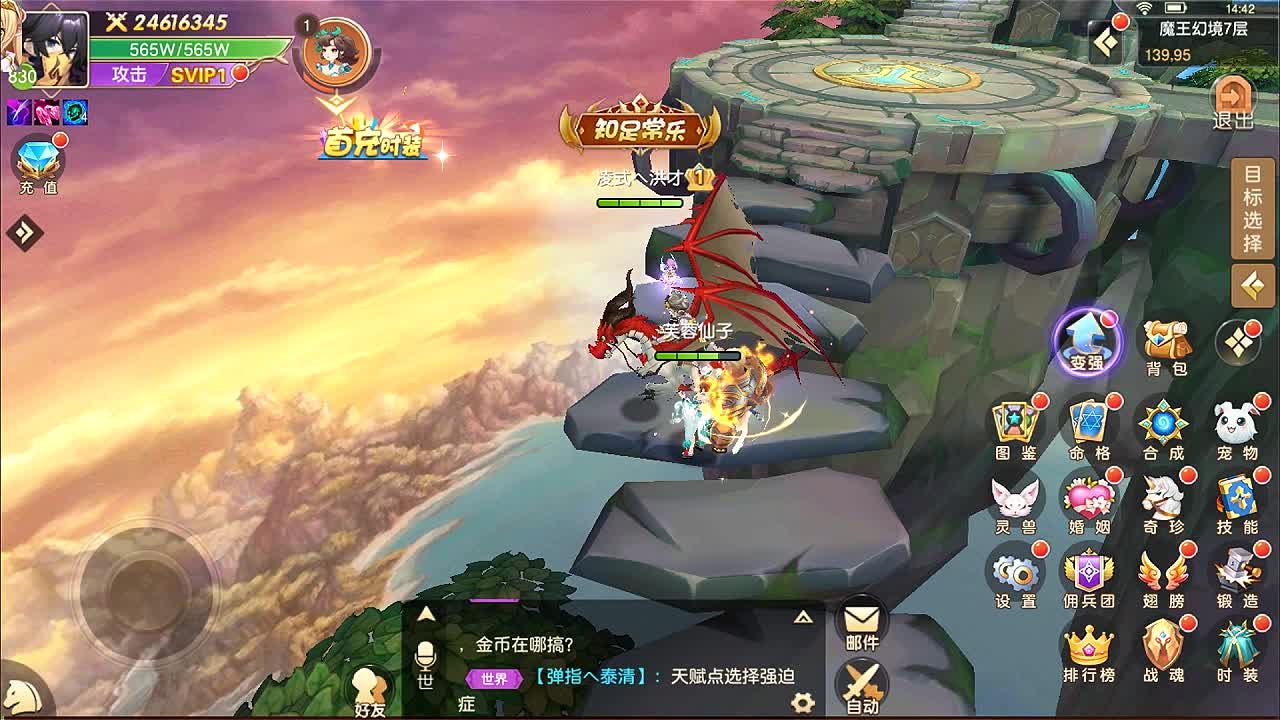Open the 翅膀 wings menu
The image size is (1280, 720).
[x=1163, y=577]
